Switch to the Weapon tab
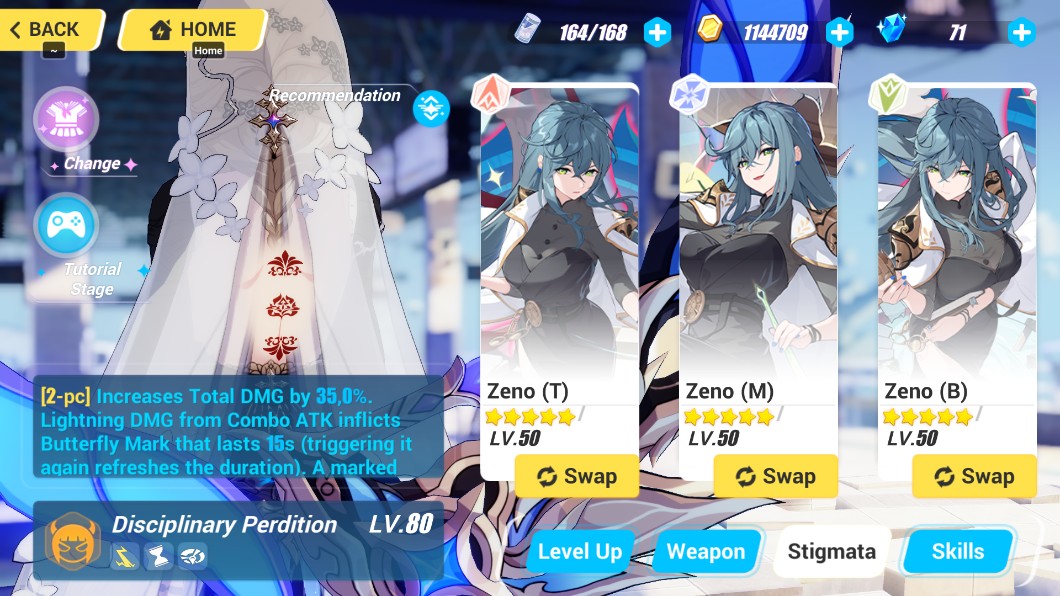Screen dimensions: 1060x596 pyautogui.click(x=706, y=551)
